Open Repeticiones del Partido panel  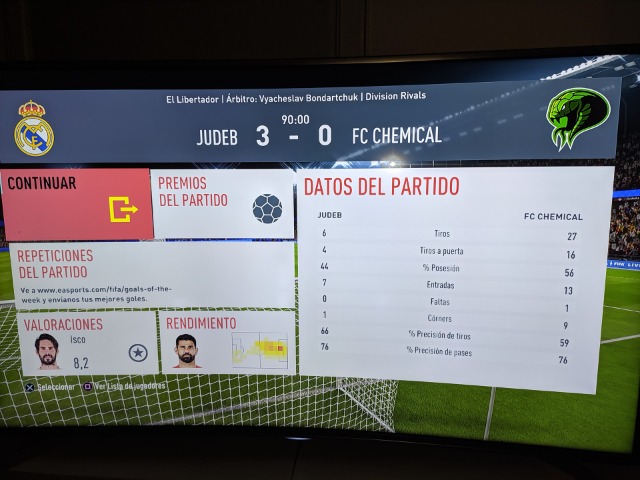(x=150, y=275)
